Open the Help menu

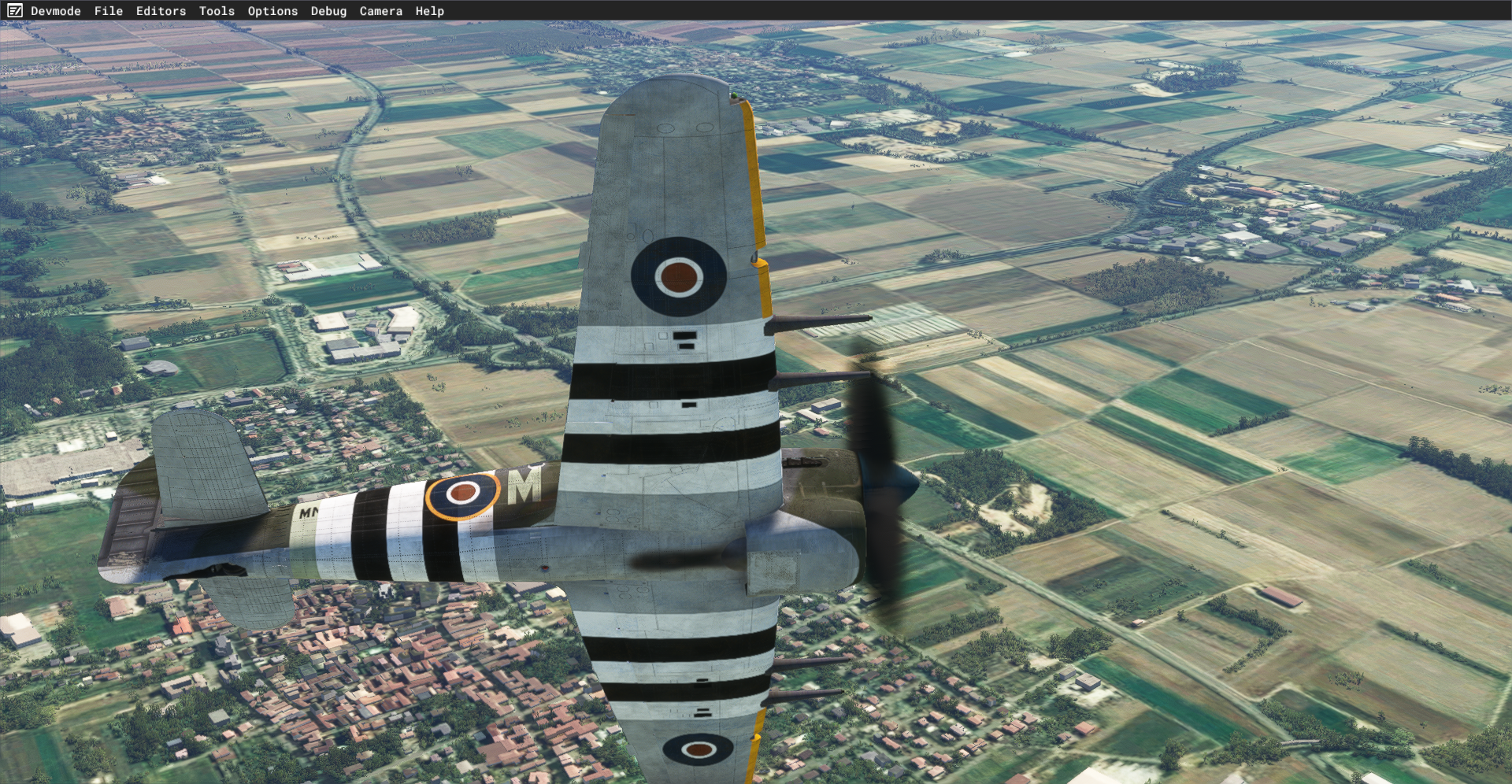point(430,11)
